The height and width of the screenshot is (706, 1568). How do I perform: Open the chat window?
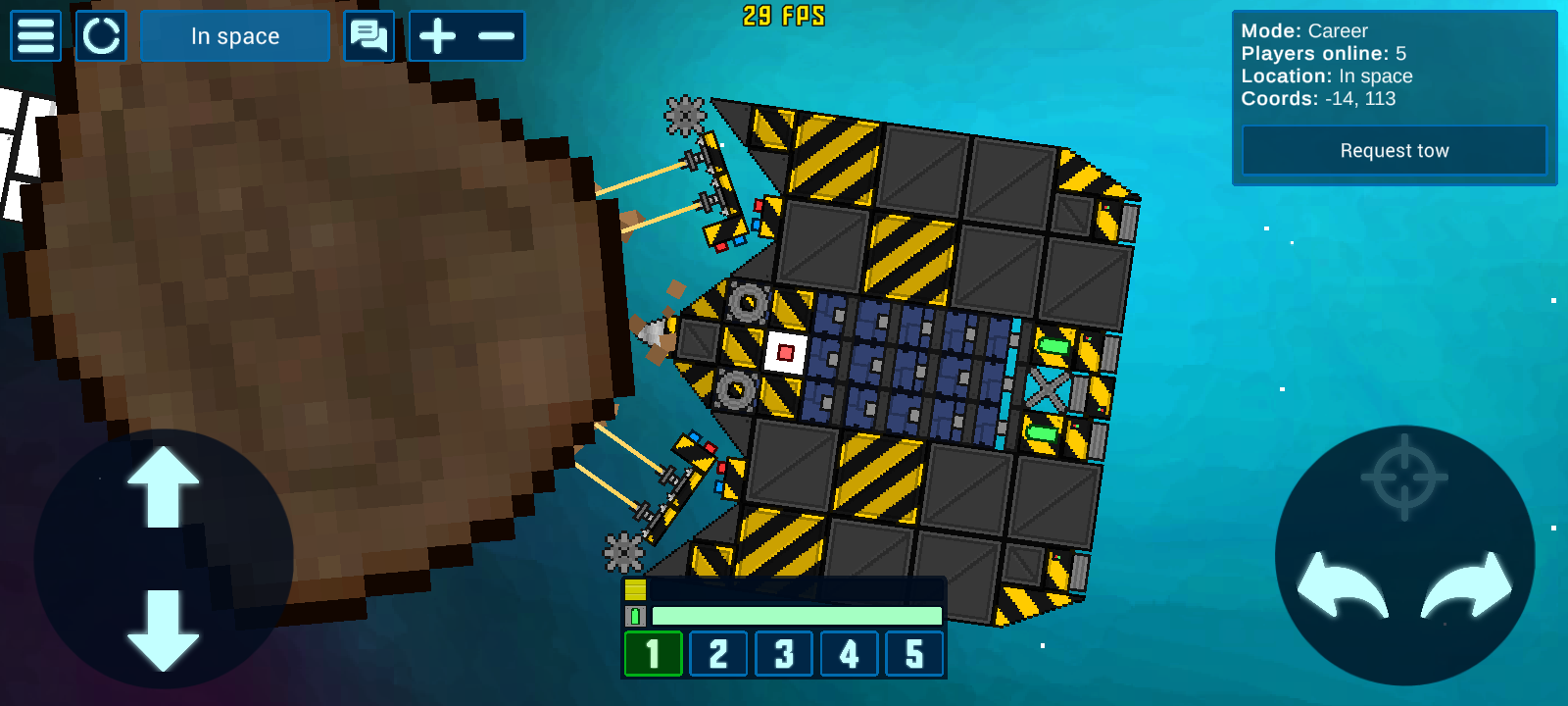click(x=369, y=36)
